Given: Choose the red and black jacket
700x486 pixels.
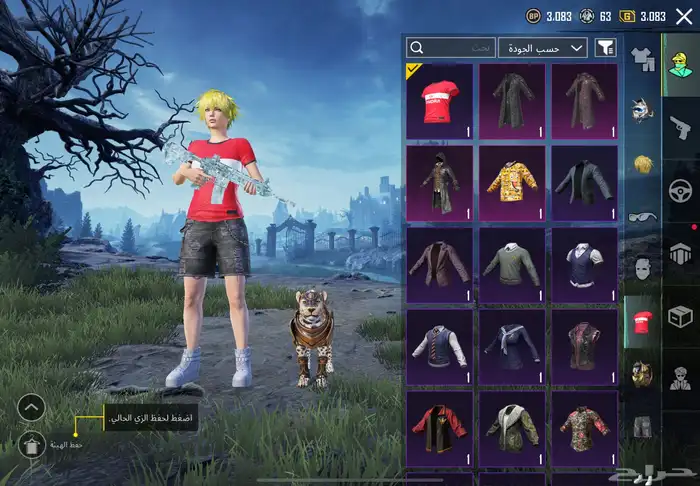Looking at the screenshot, I should point(440,428).
